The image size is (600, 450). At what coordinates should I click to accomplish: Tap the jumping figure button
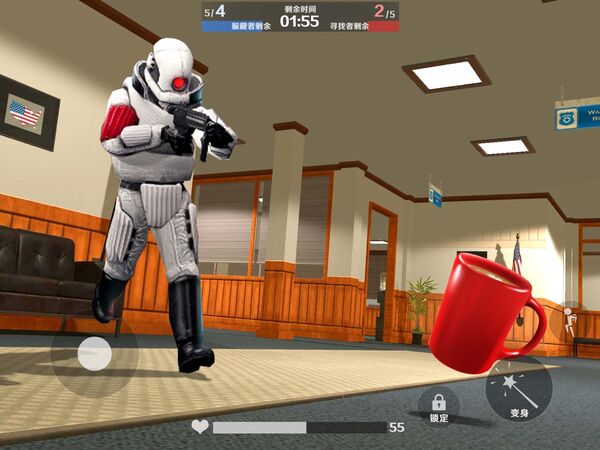pos(569,320)
